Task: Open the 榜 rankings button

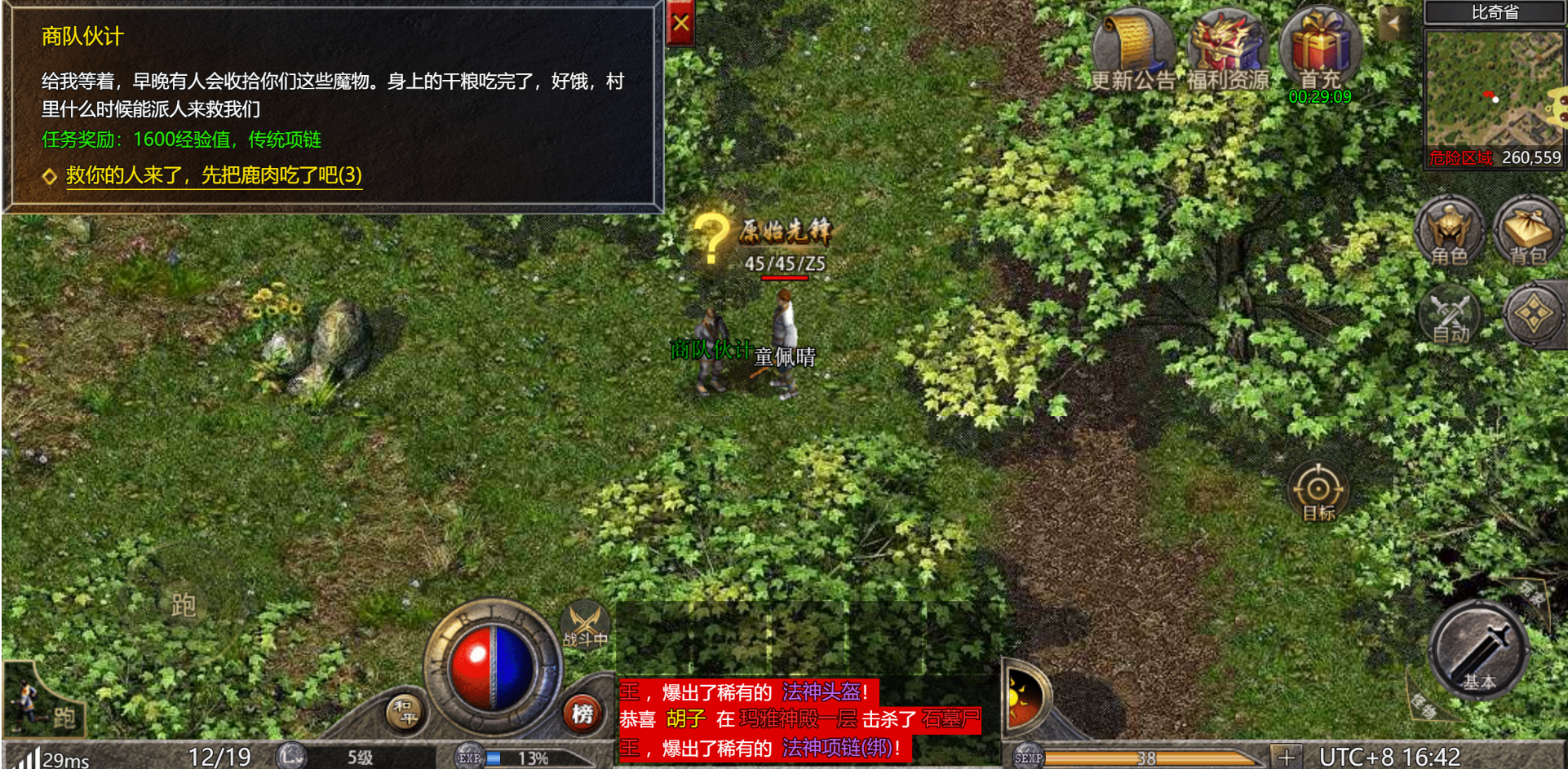Action: coord(582,714)
